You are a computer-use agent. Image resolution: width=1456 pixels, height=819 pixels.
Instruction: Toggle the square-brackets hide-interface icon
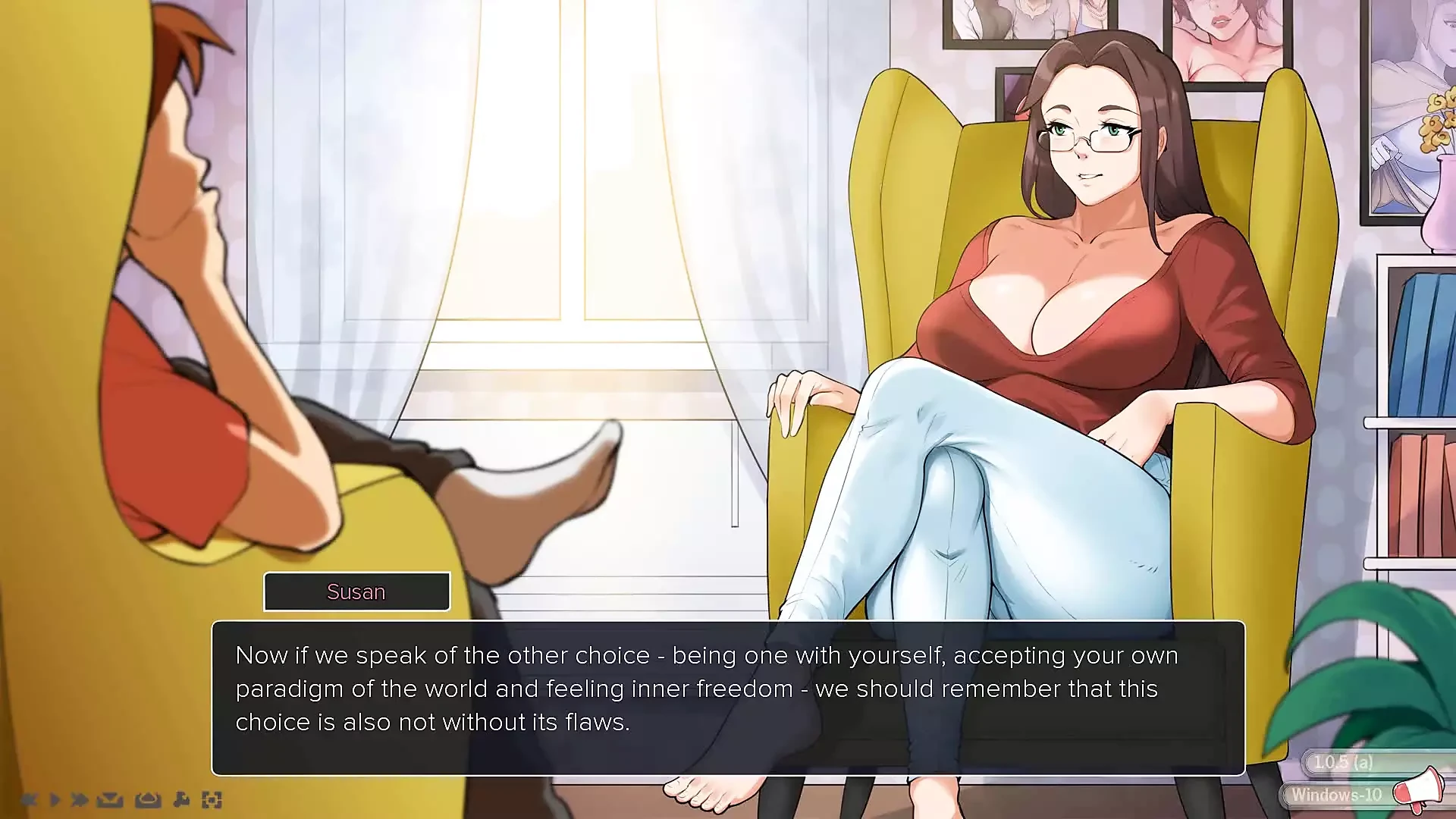[x=212, y=799]
